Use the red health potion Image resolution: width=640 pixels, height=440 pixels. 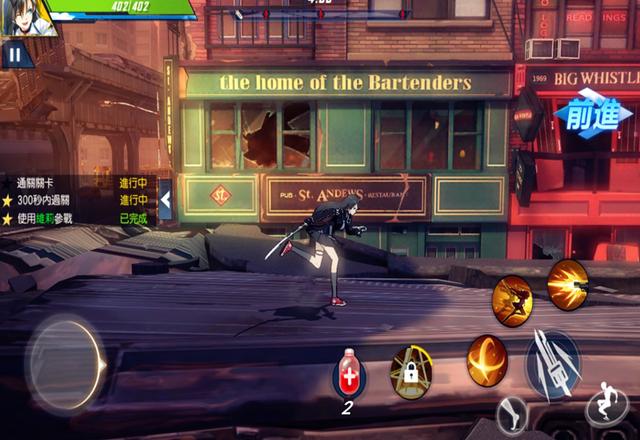coord(348,372)
